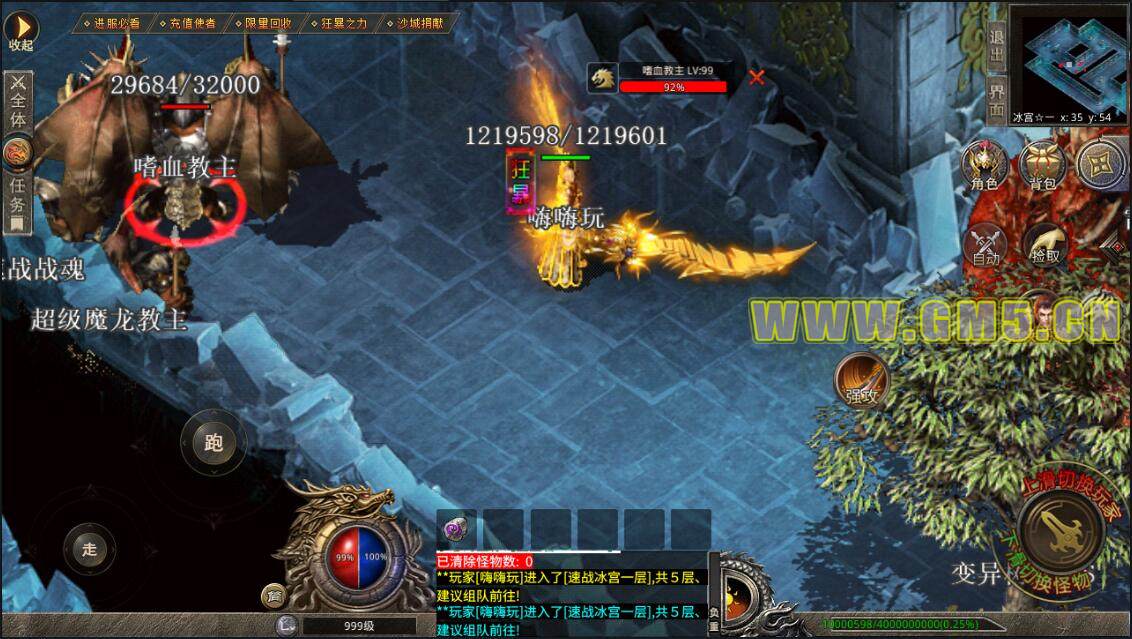The height and width of the screenshot is (639, 1132).
Task: Open the 沙城捐献 menu entry
Action: pyautogui.click(x=418, y=22)
